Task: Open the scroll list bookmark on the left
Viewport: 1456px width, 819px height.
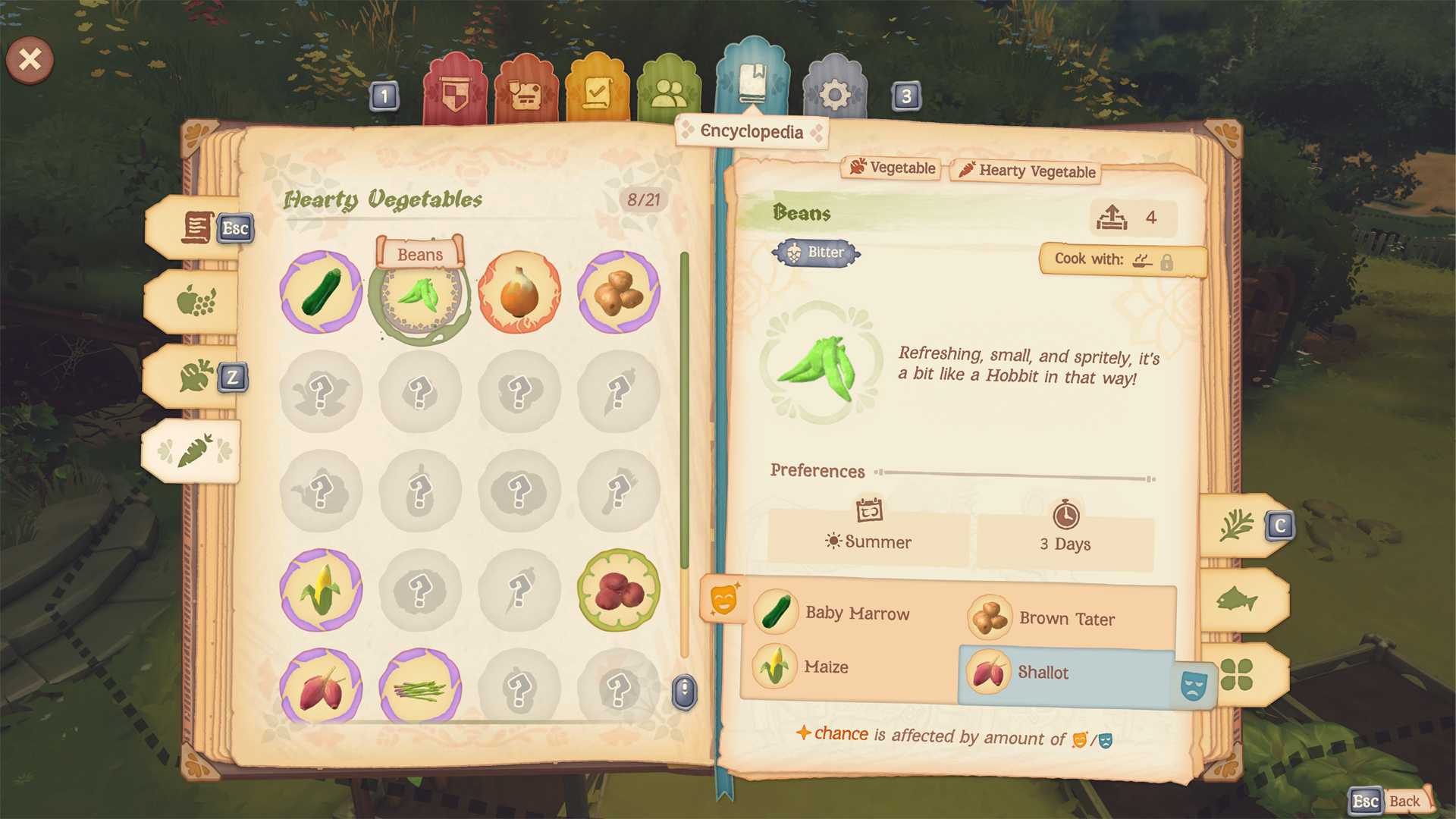Action: (196, 227)
